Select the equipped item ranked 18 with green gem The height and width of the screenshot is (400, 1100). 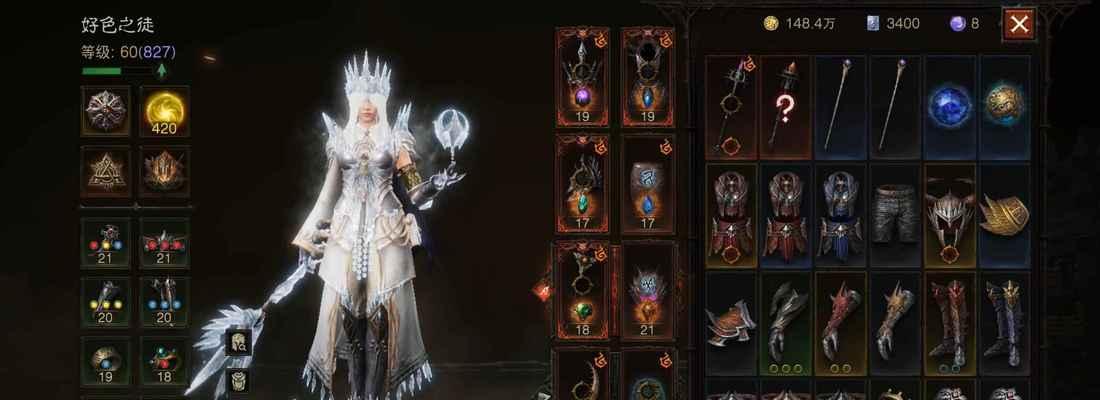pos(582,290)
